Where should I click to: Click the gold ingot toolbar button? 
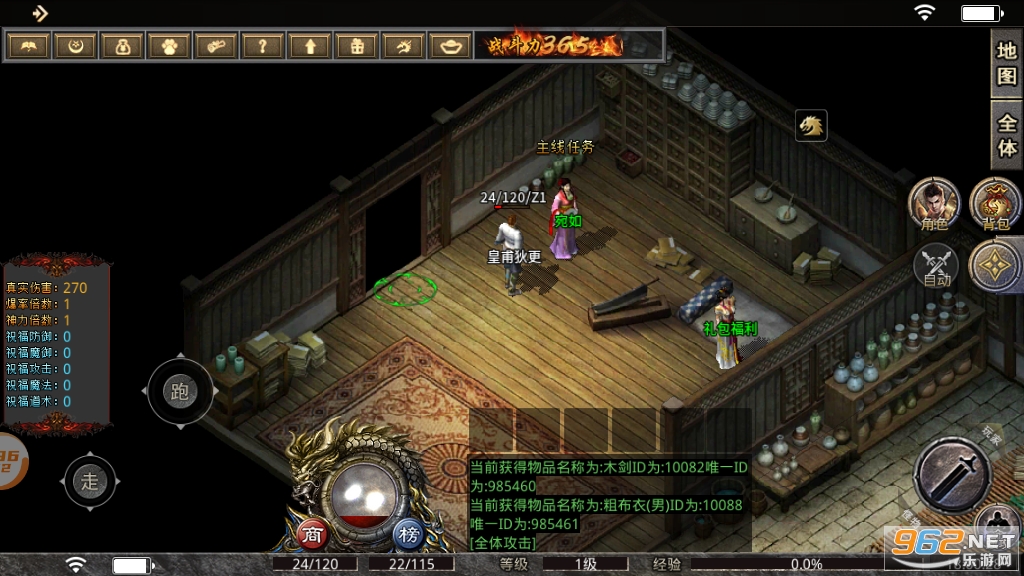(451, 46)
